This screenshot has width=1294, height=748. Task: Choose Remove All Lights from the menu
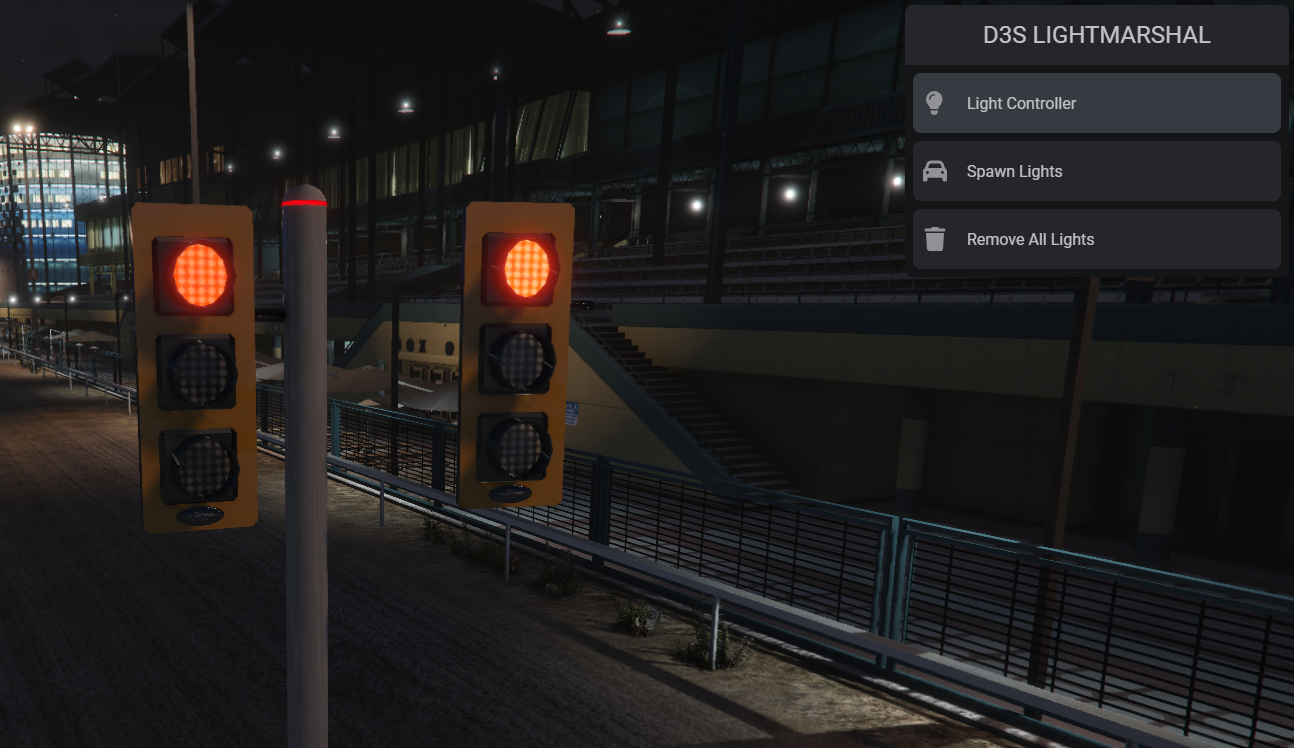[x=1096, y=239]
